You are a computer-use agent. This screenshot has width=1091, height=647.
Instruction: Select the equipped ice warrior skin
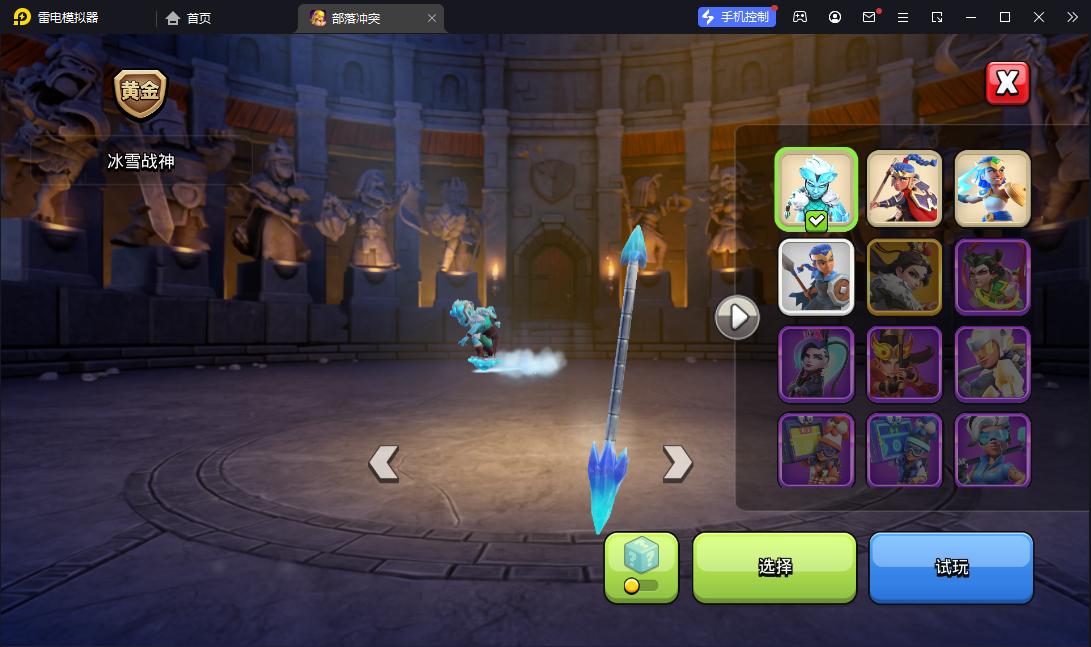click(x=816, y=189)
